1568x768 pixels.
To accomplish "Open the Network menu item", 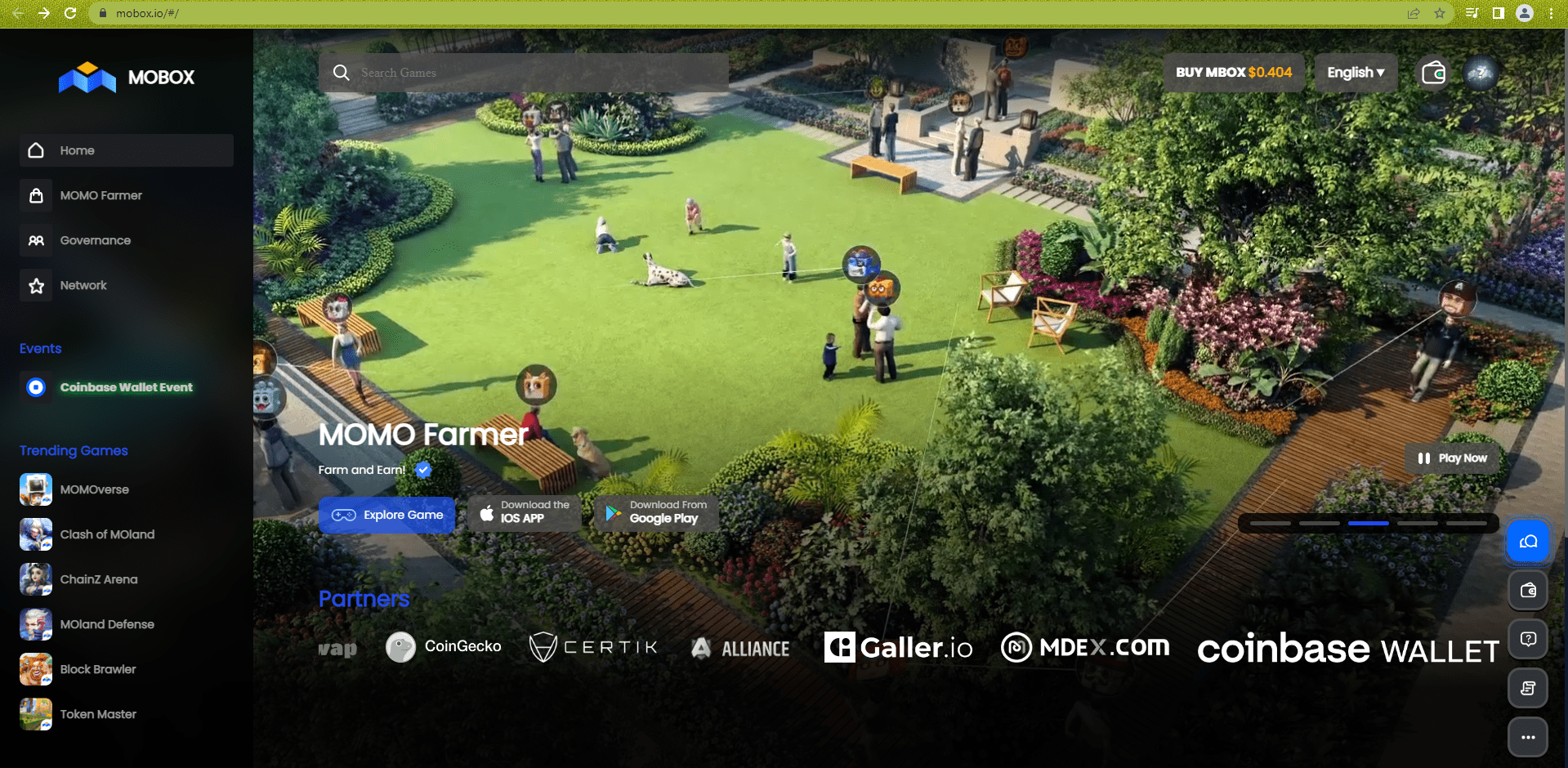I will [x=83, y=285].
